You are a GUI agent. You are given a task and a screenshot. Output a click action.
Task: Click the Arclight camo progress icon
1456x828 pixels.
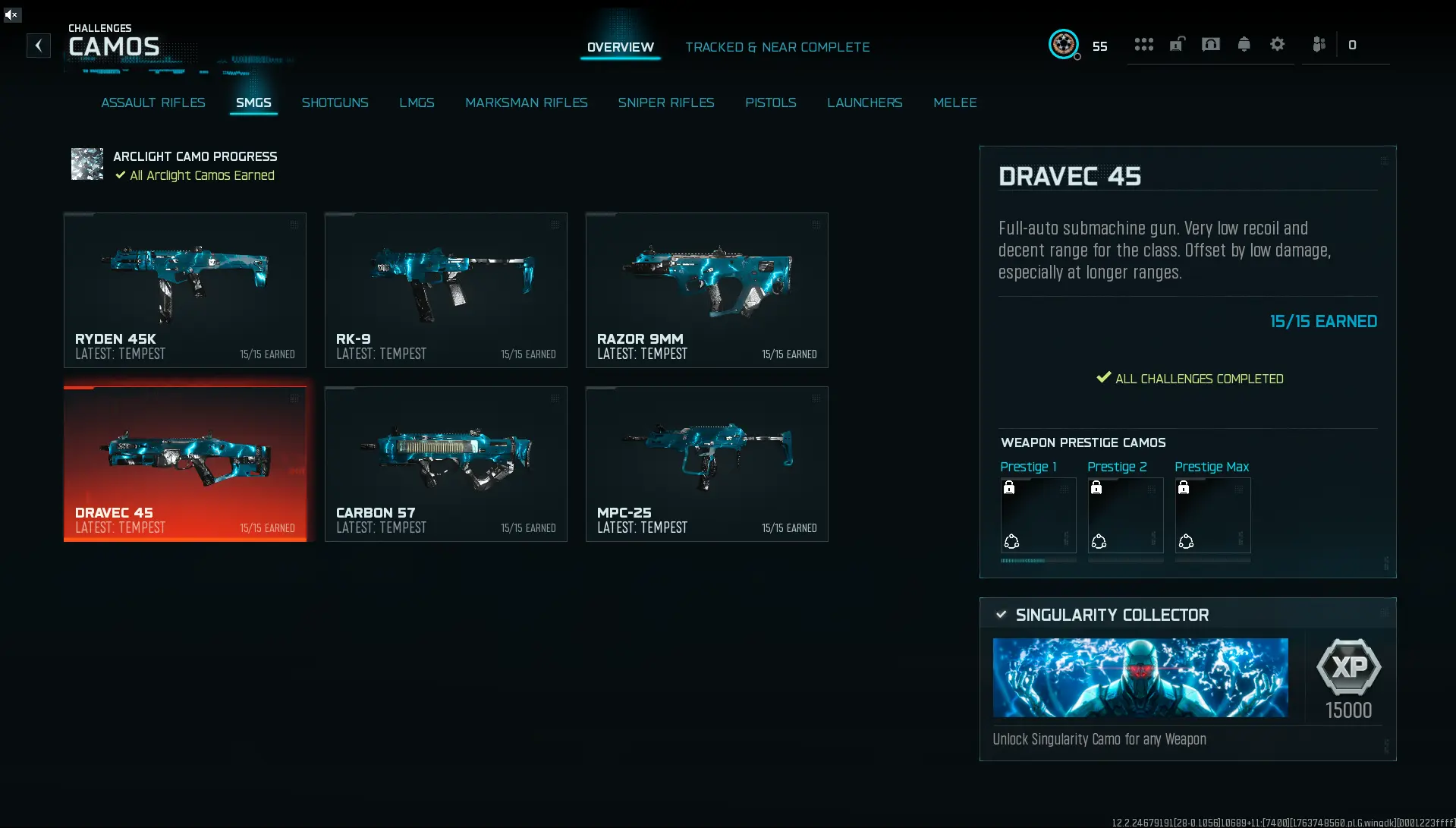point(86,164)
